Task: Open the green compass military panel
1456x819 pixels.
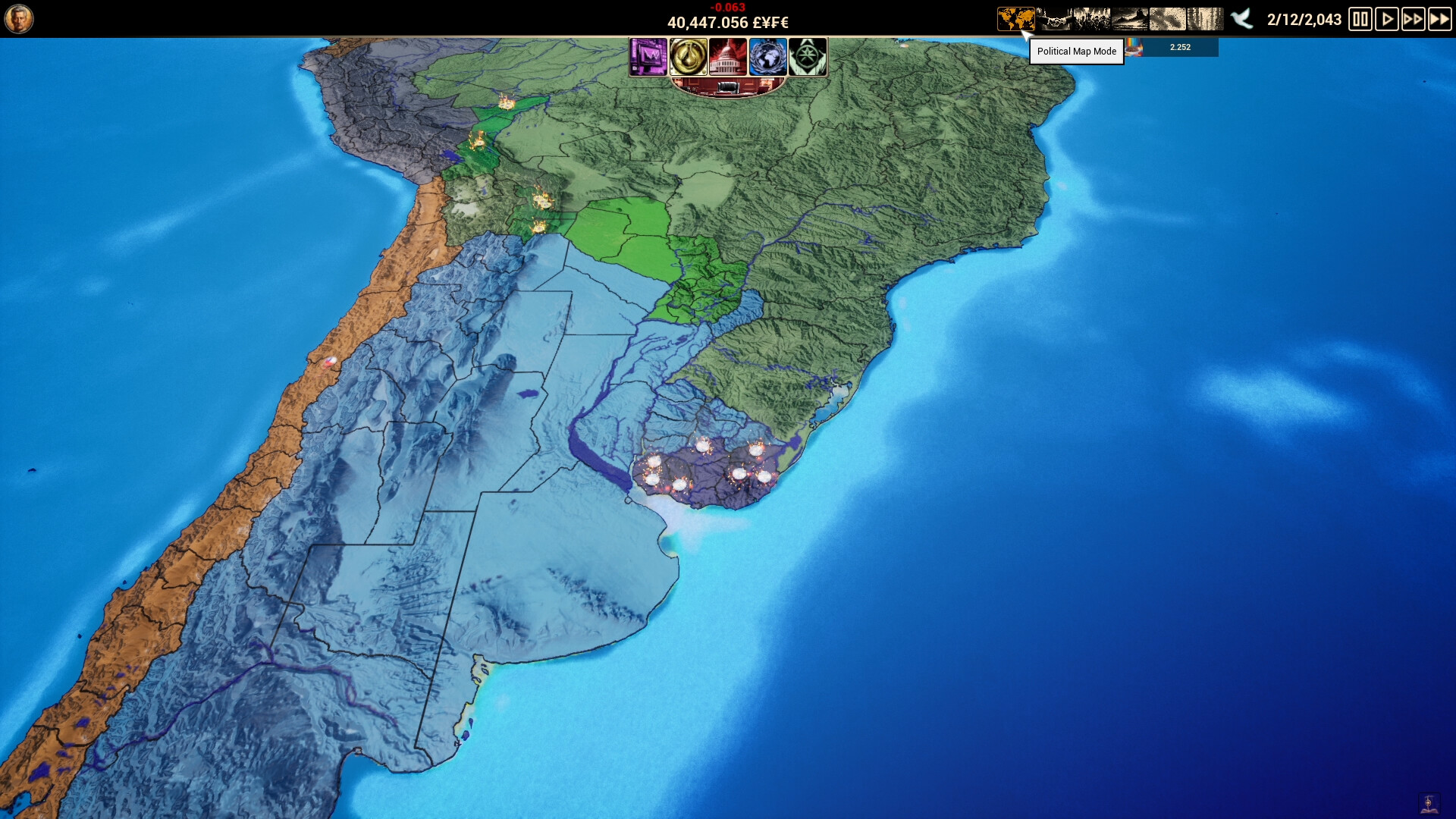Action: (808, 58)
